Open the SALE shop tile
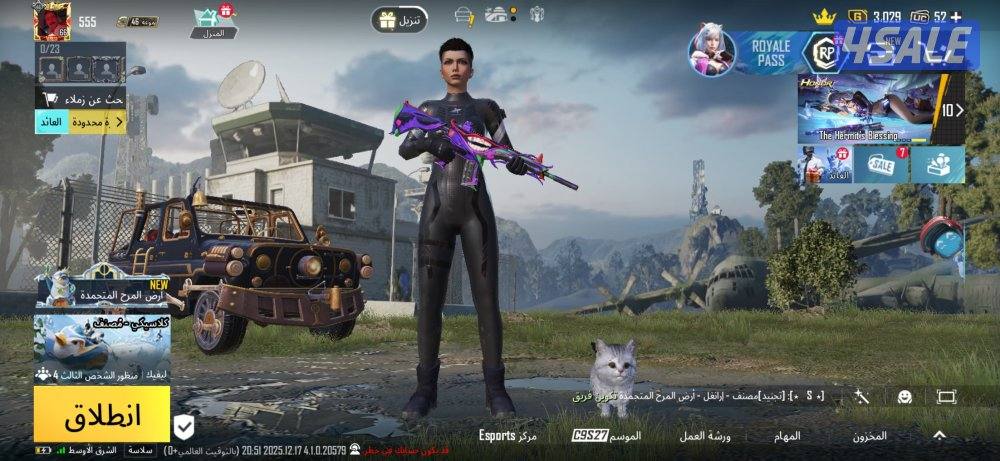 pyautogui.click(x=881, y=164)
